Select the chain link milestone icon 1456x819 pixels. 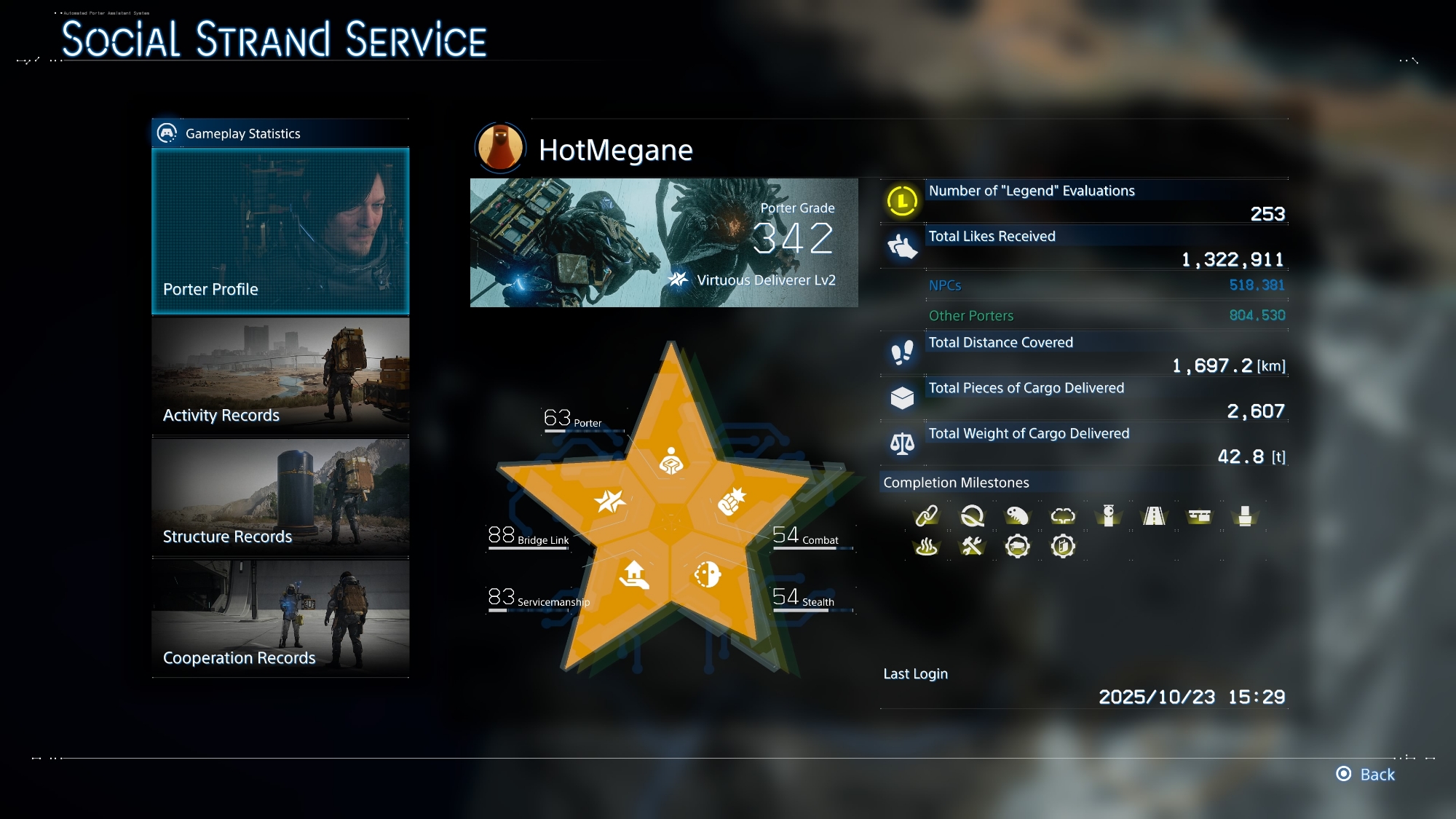pyautogui.click(x=926, y=516)
